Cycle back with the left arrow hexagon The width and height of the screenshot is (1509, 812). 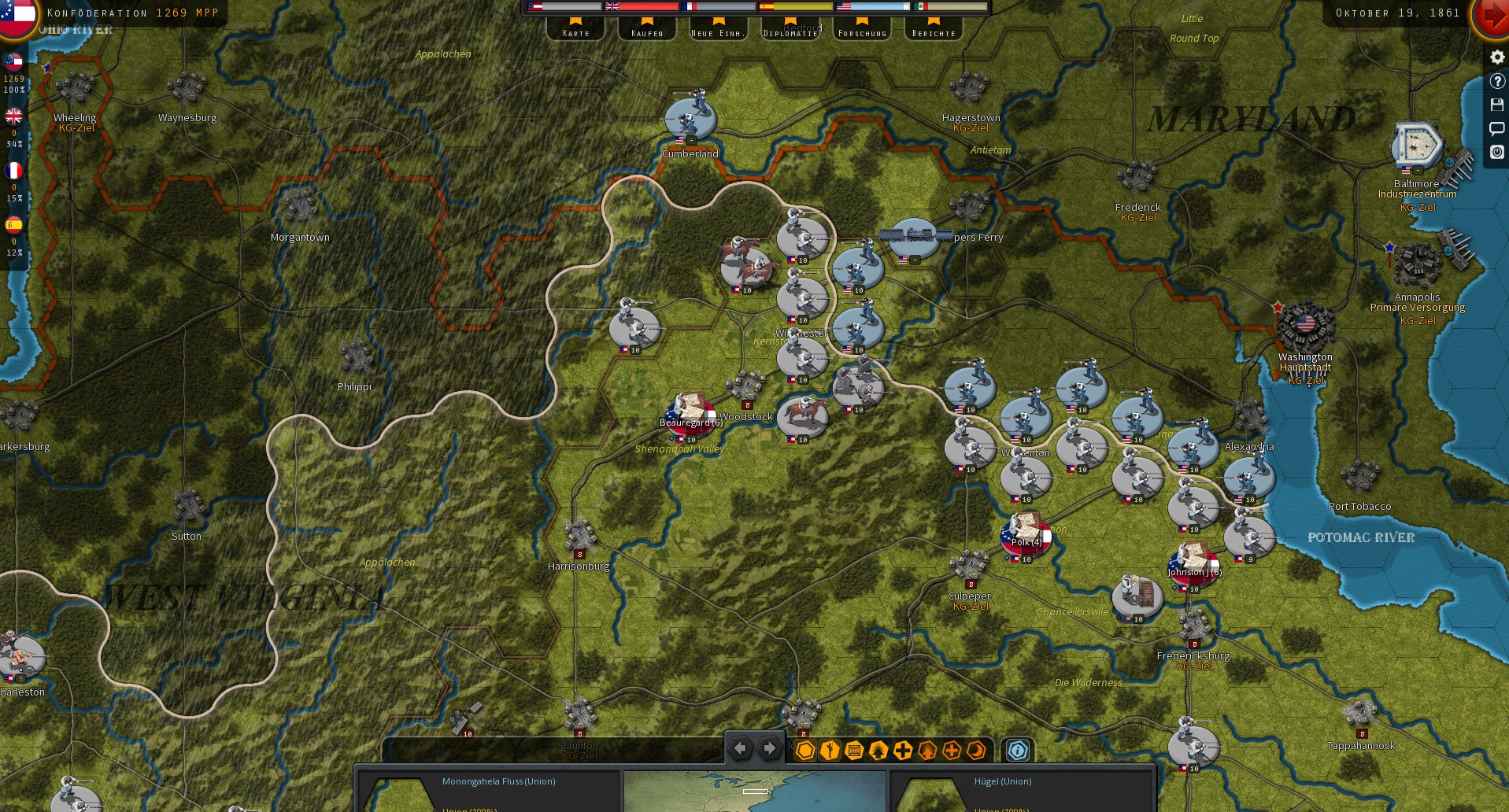(x=740, y=748)
